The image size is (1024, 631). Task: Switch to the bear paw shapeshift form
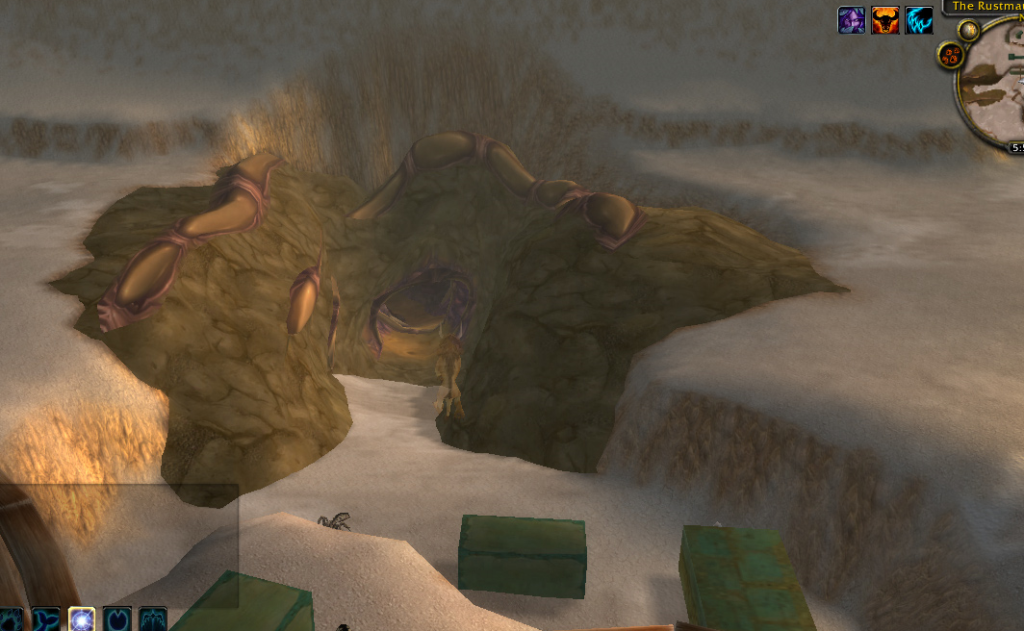click(10, 620)
